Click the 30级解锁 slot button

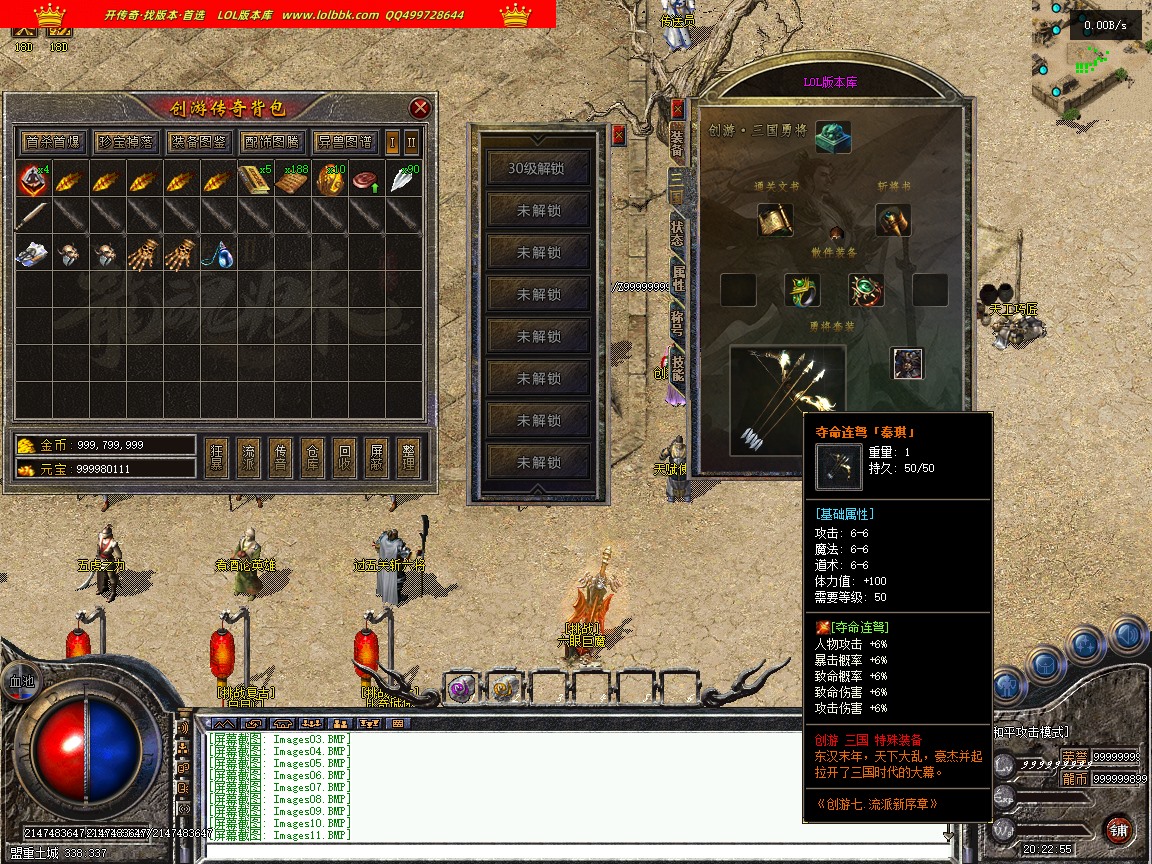point(539,168)
